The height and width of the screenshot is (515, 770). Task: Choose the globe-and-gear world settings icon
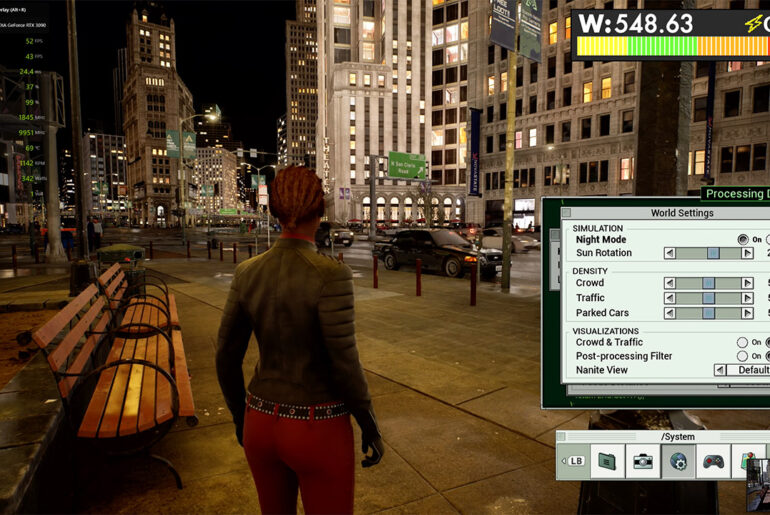tap(678, 461)
